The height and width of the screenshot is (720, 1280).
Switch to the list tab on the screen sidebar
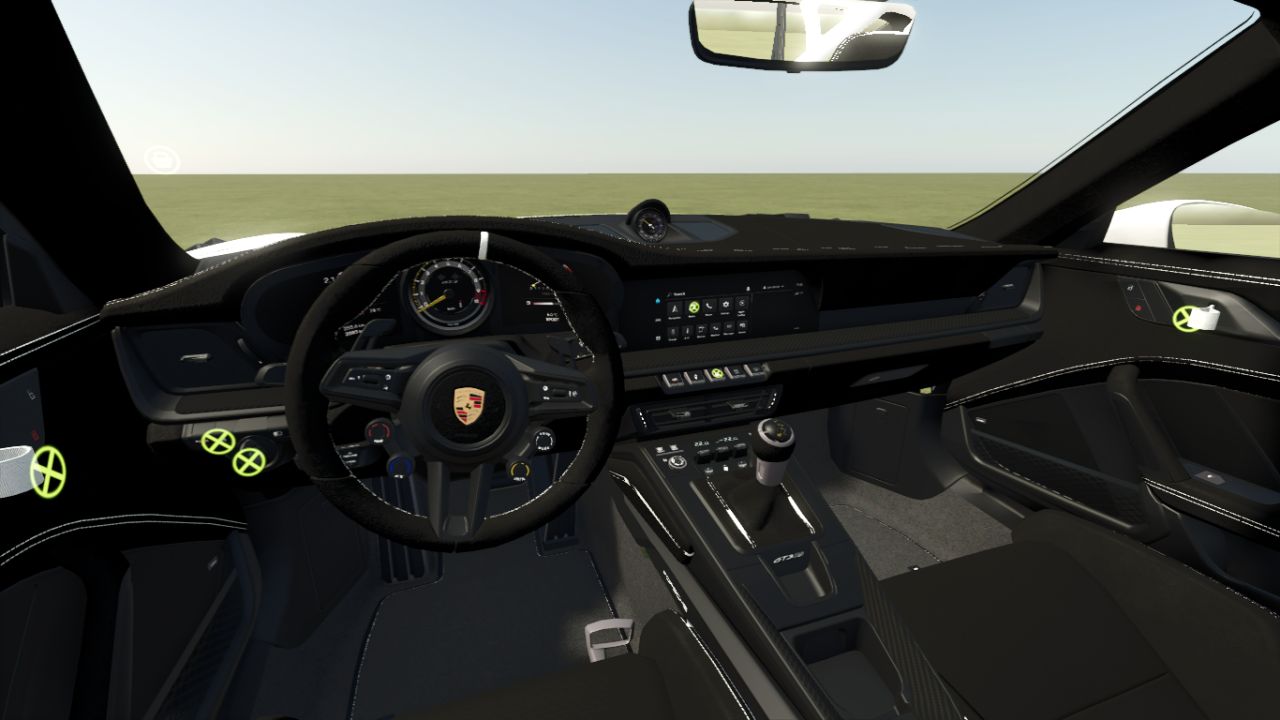pyautogui.click(x=657, y=320)
